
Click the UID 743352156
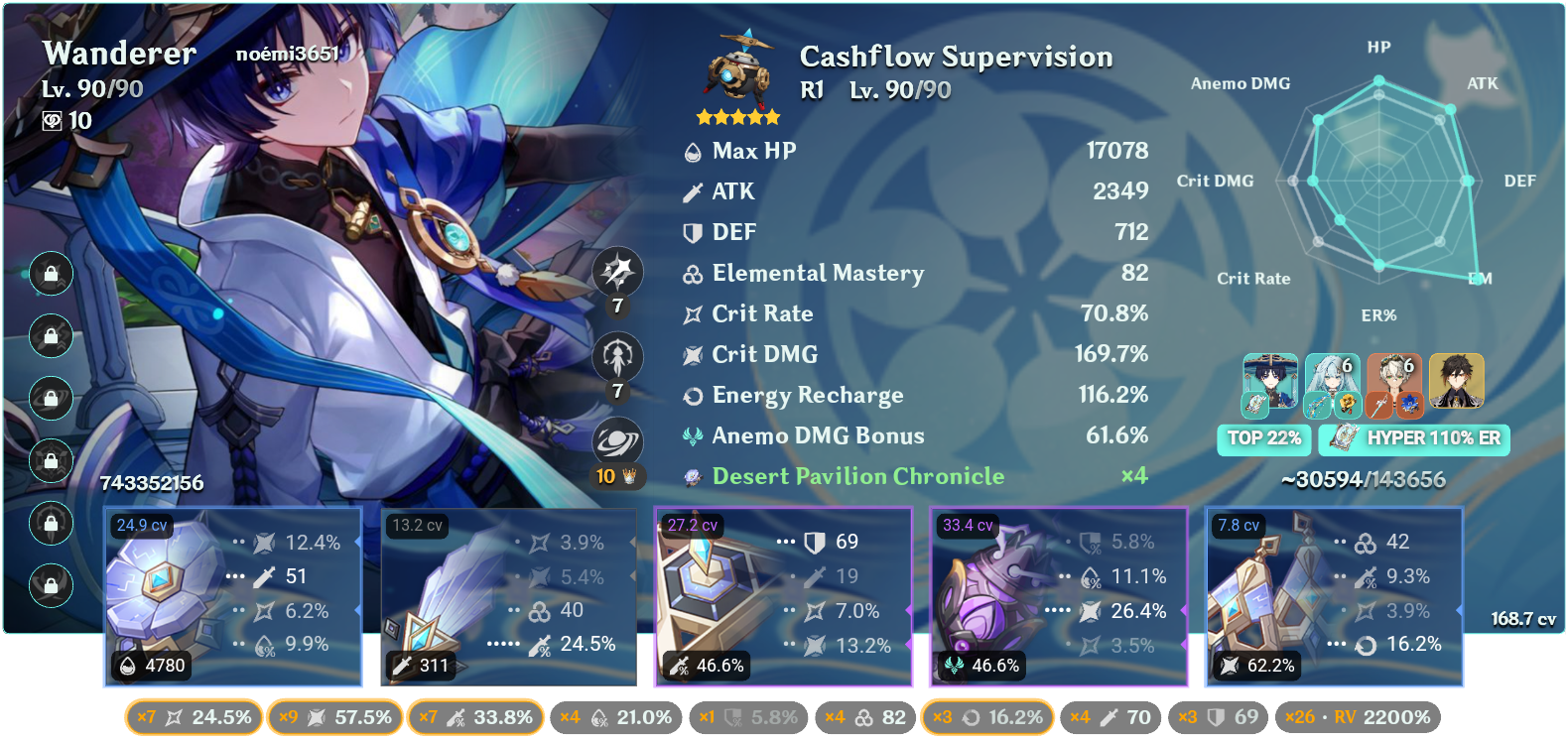click(151, 485)
